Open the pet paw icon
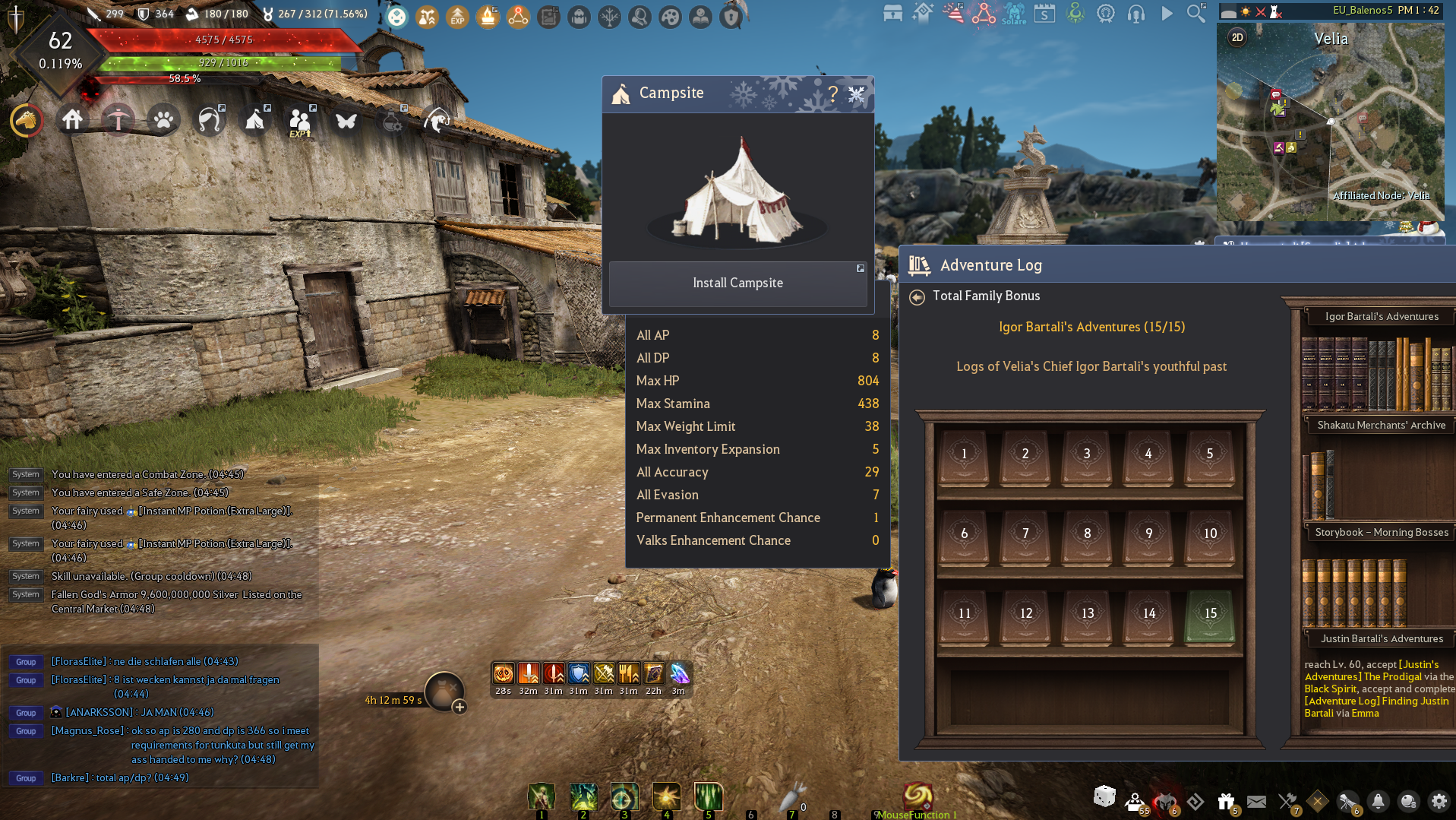Viewport: 1456px width, 820px height. (163, 120)
